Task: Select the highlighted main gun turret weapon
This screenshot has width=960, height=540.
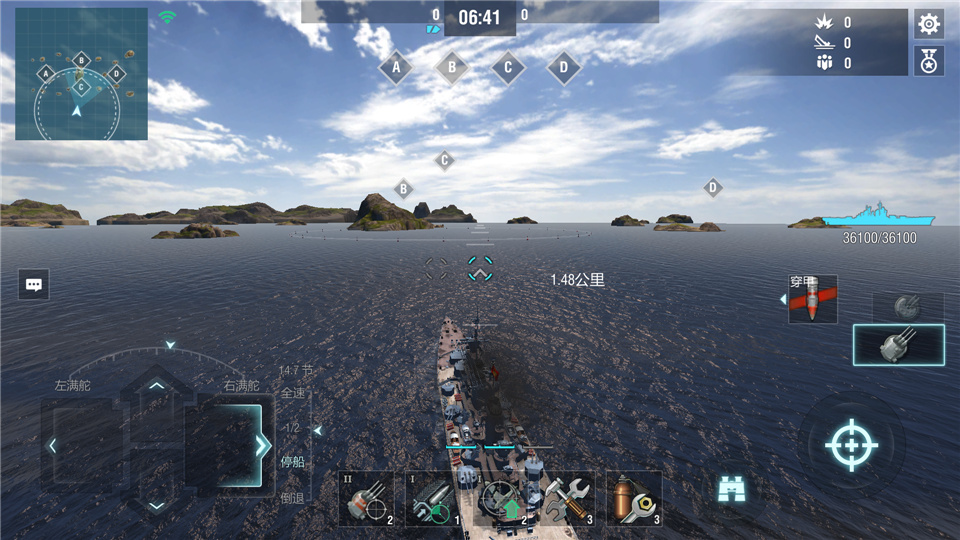Action: 898,345
